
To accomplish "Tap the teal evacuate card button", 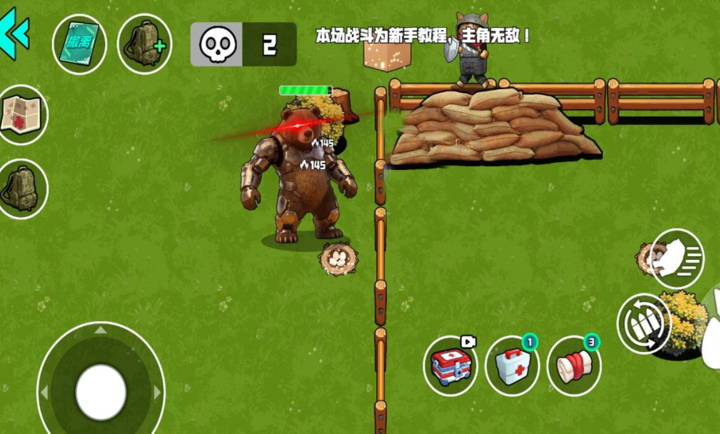I will pos(80,45).
